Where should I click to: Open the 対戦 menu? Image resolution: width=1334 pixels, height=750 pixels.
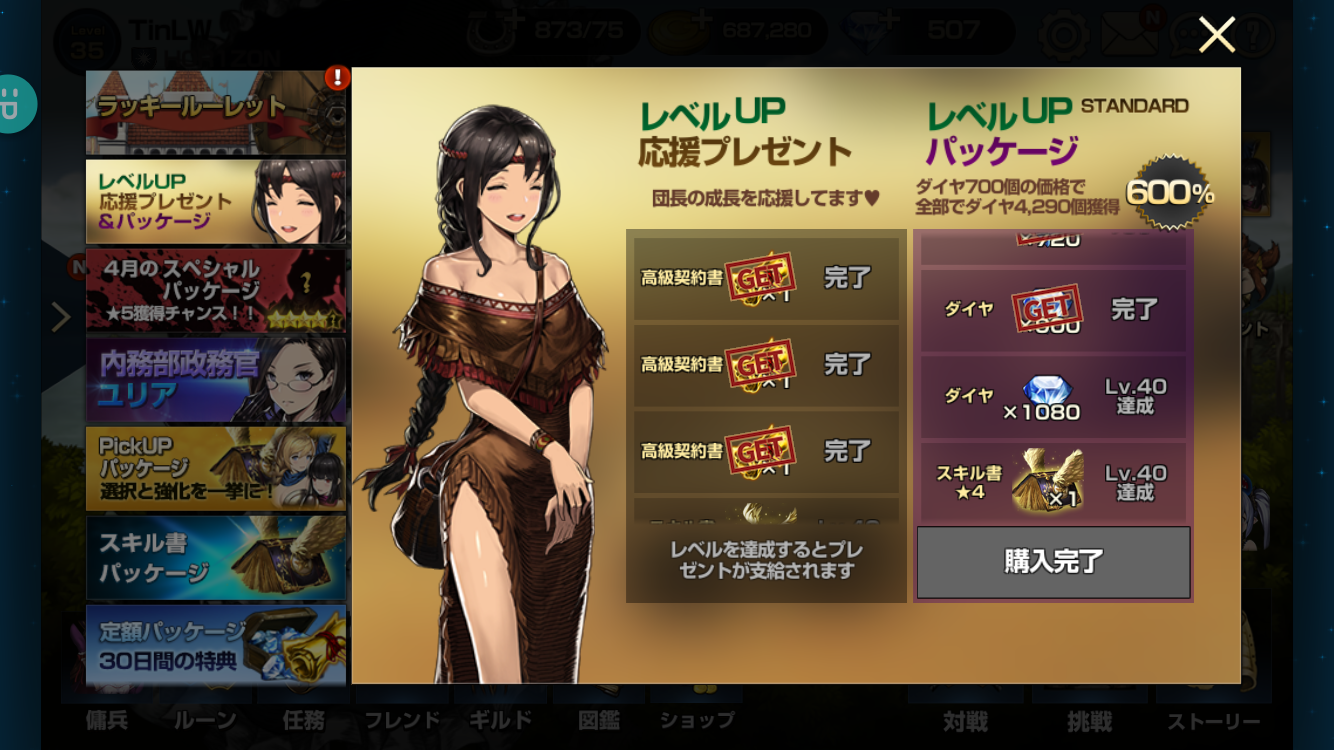(x=965, y=721)
